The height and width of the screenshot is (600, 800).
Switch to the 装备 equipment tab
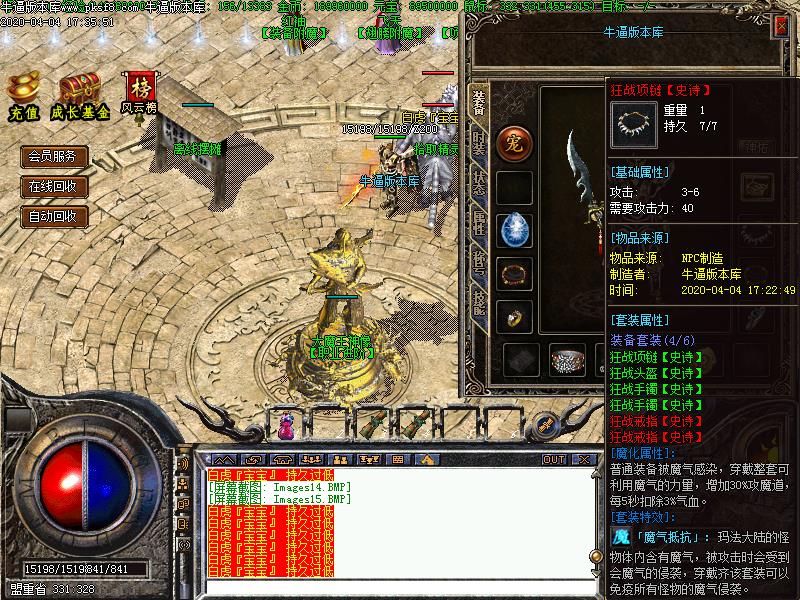tap(479, 100)
